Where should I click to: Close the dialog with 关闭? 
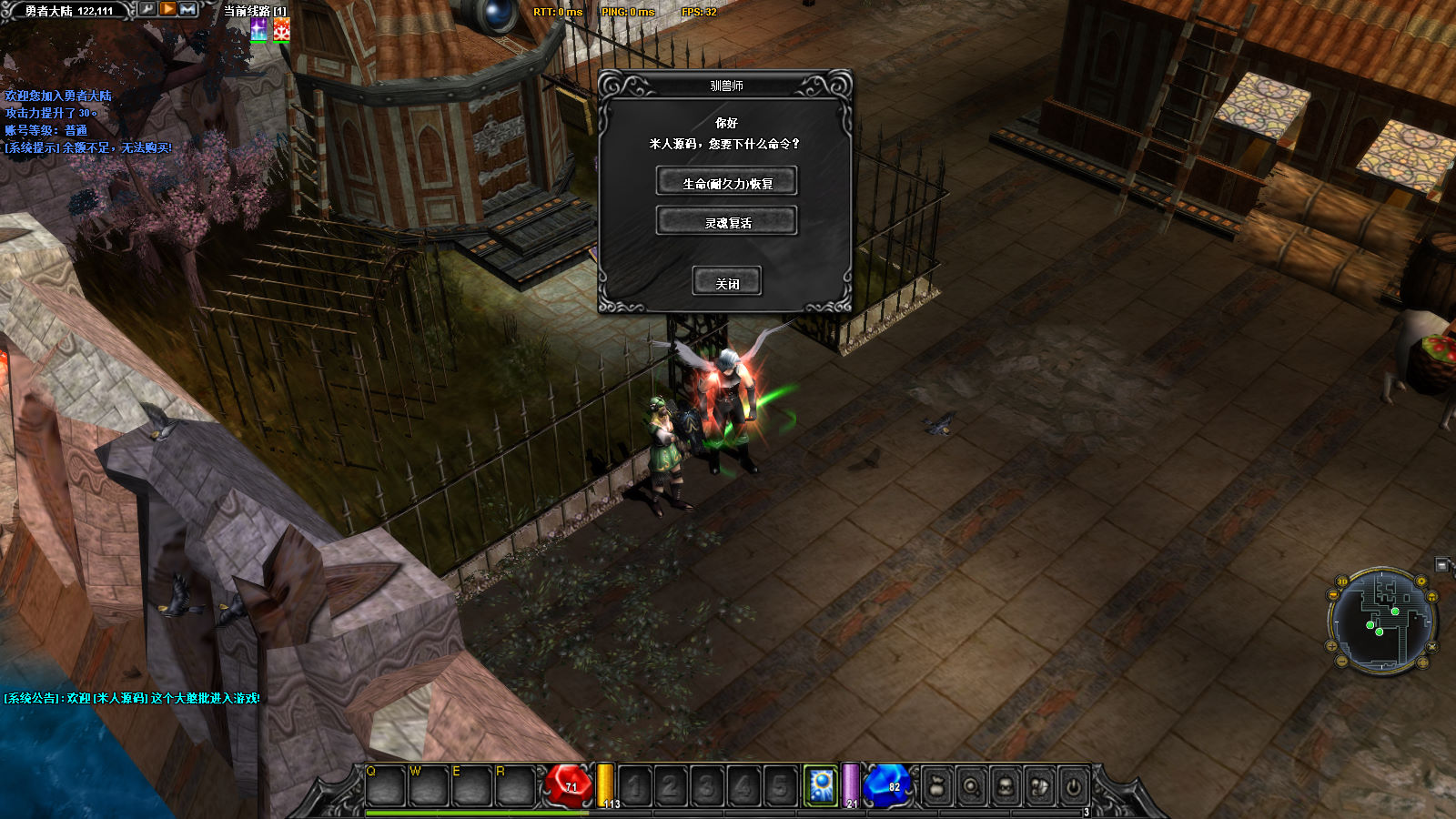tap(726, 282)
